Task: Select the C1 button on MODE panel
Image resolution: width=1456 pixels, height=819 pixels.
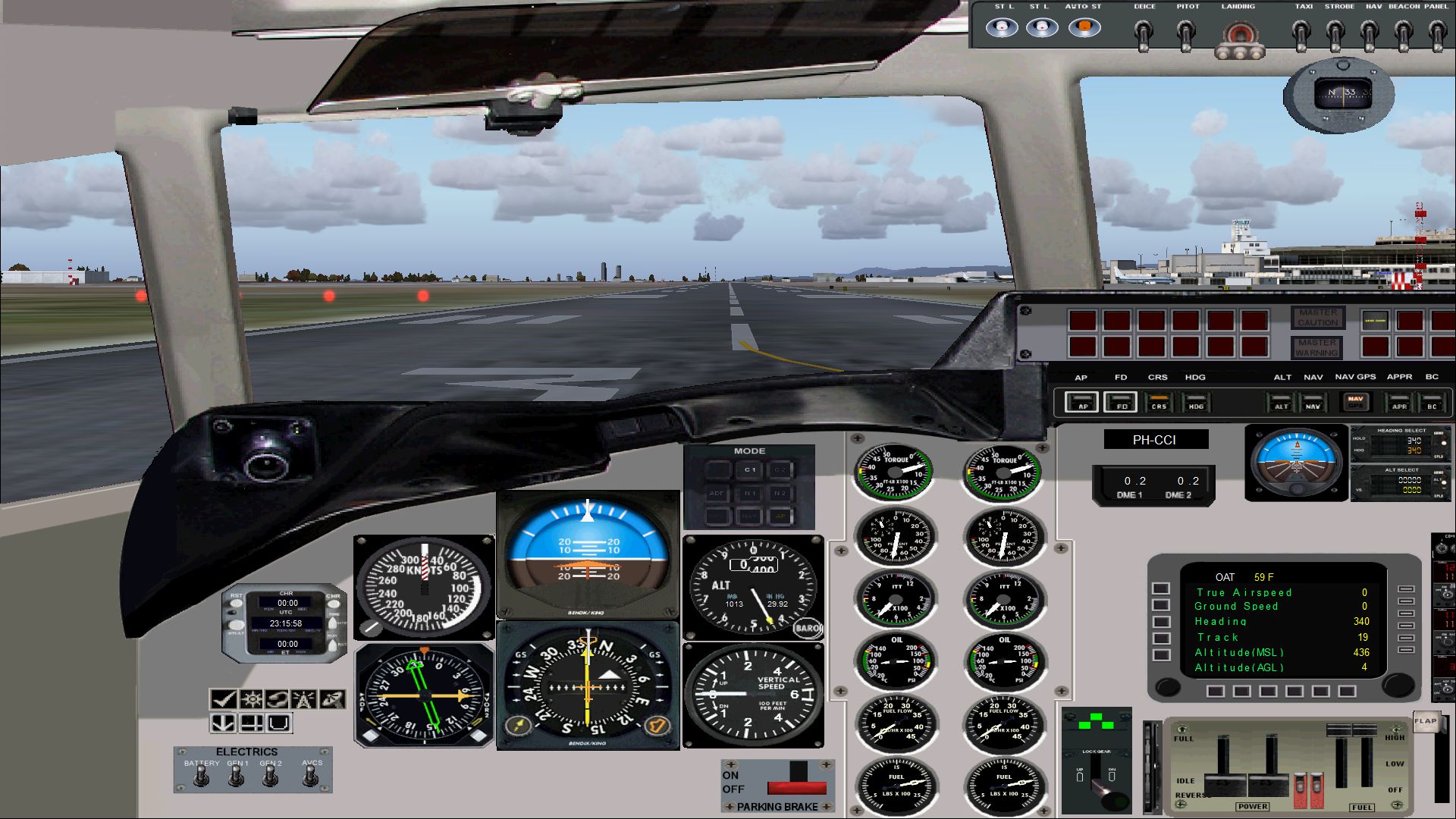Action: [749, 470]
